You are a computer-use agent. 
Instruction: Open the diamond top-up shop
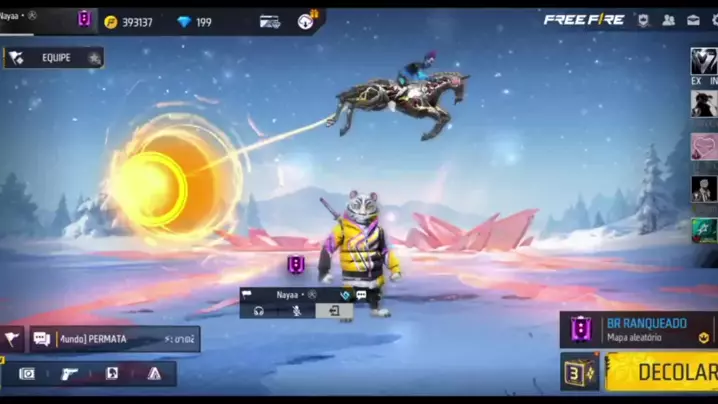pyautogui.click(x=194, y=22)
